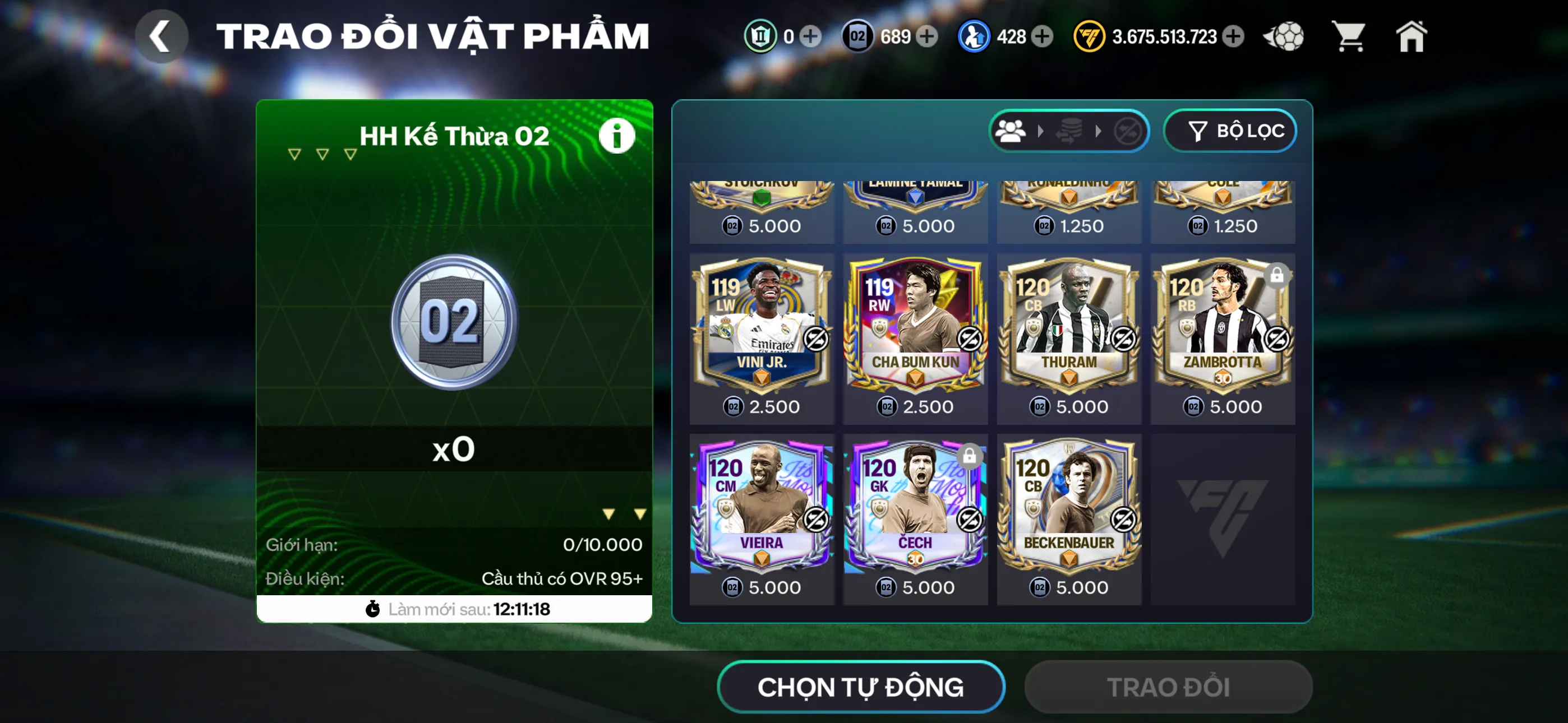The height and width of the screenshot is (723, 1568).
Task: Toggle the lock on the Zambrotta card
Action: (1276, 276)
